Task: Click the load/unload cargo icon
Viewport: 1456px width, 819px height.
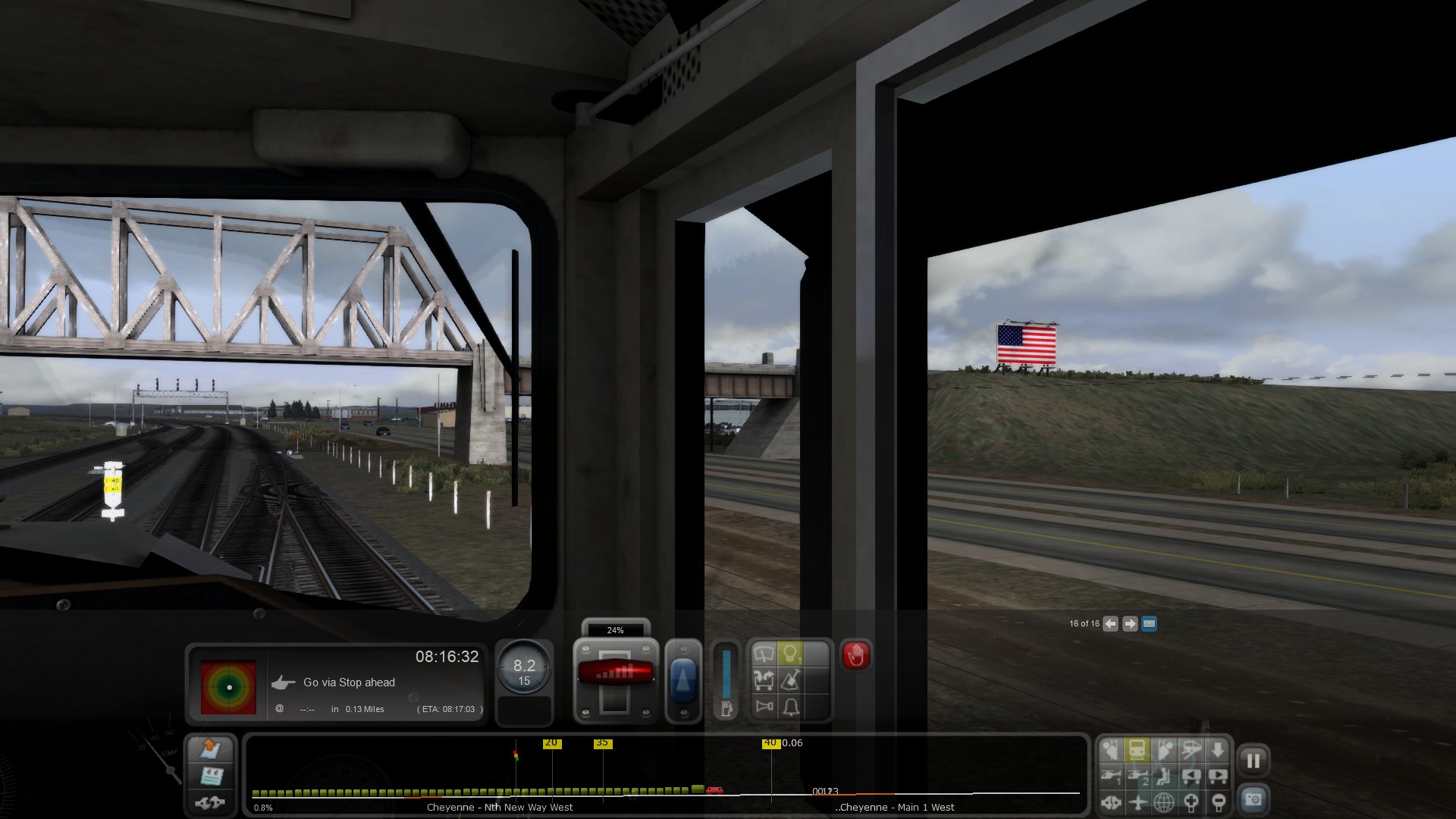Action: [764, 680]
